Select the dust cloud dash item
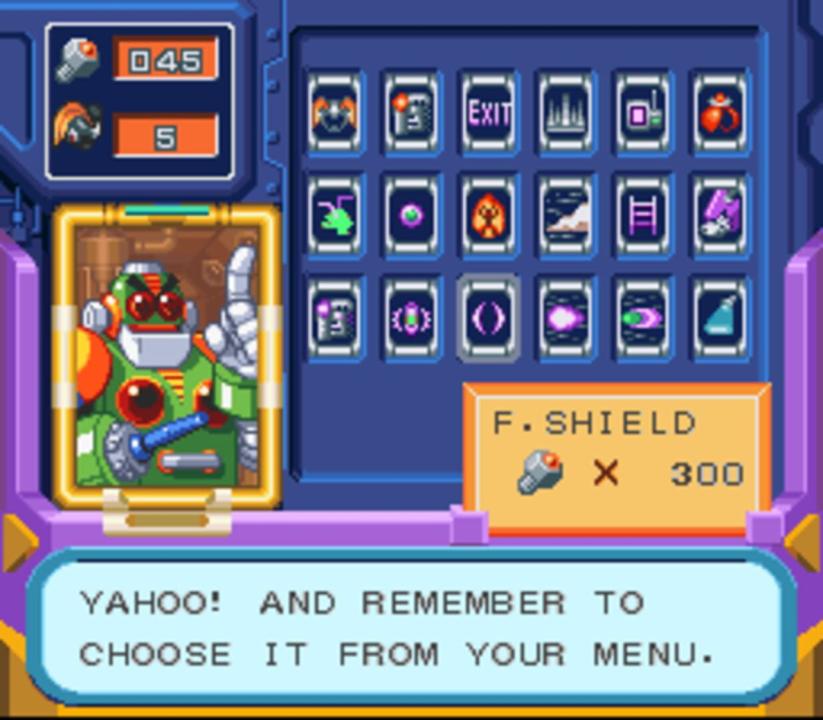This screenshot has height=720, width=823. pos(566,215)
